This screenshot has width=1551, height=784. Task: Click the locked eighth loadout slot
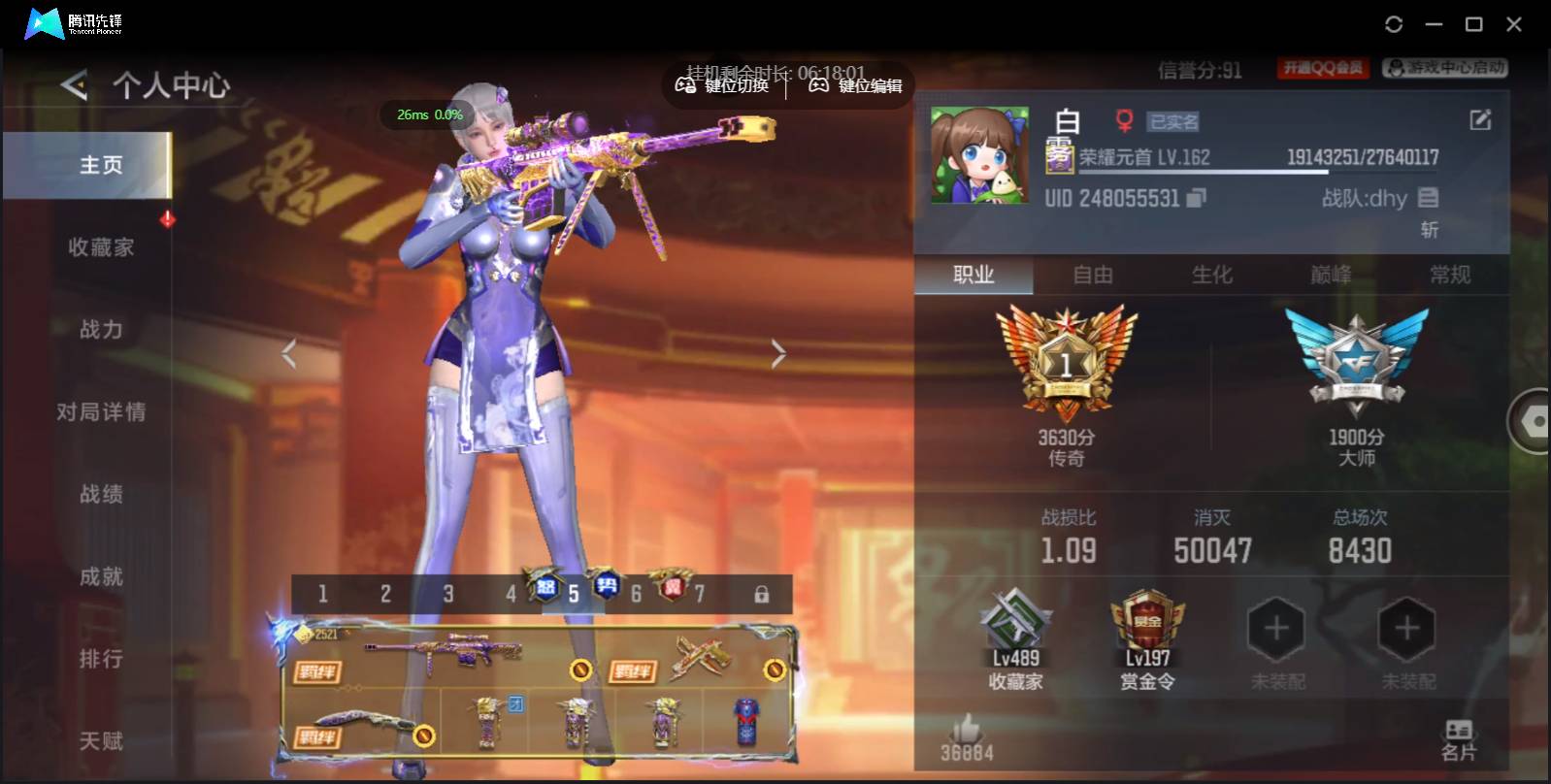pyautogui.click(x=763, y=593)
